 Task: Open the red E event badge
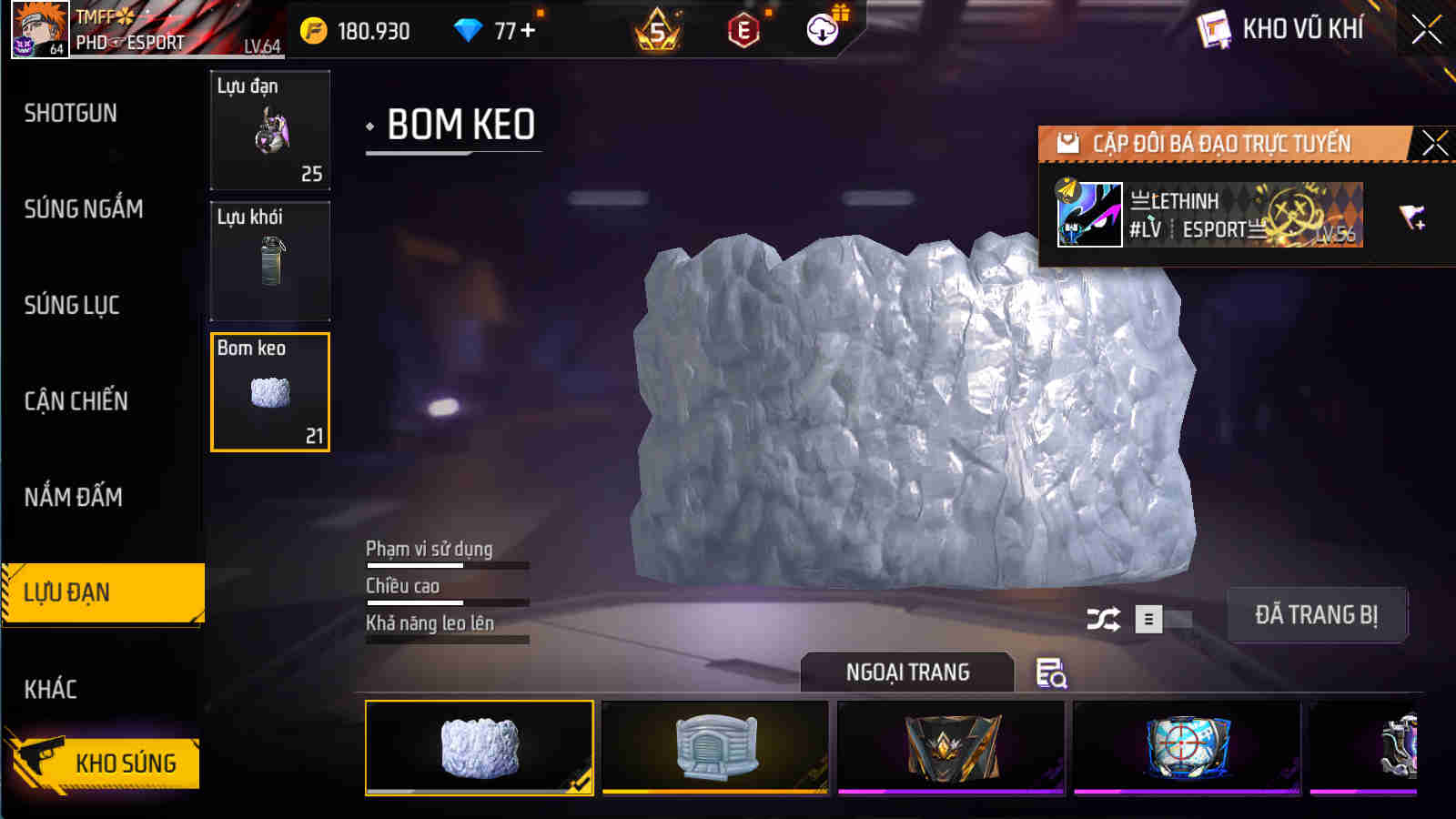click(x=742, y=30)
